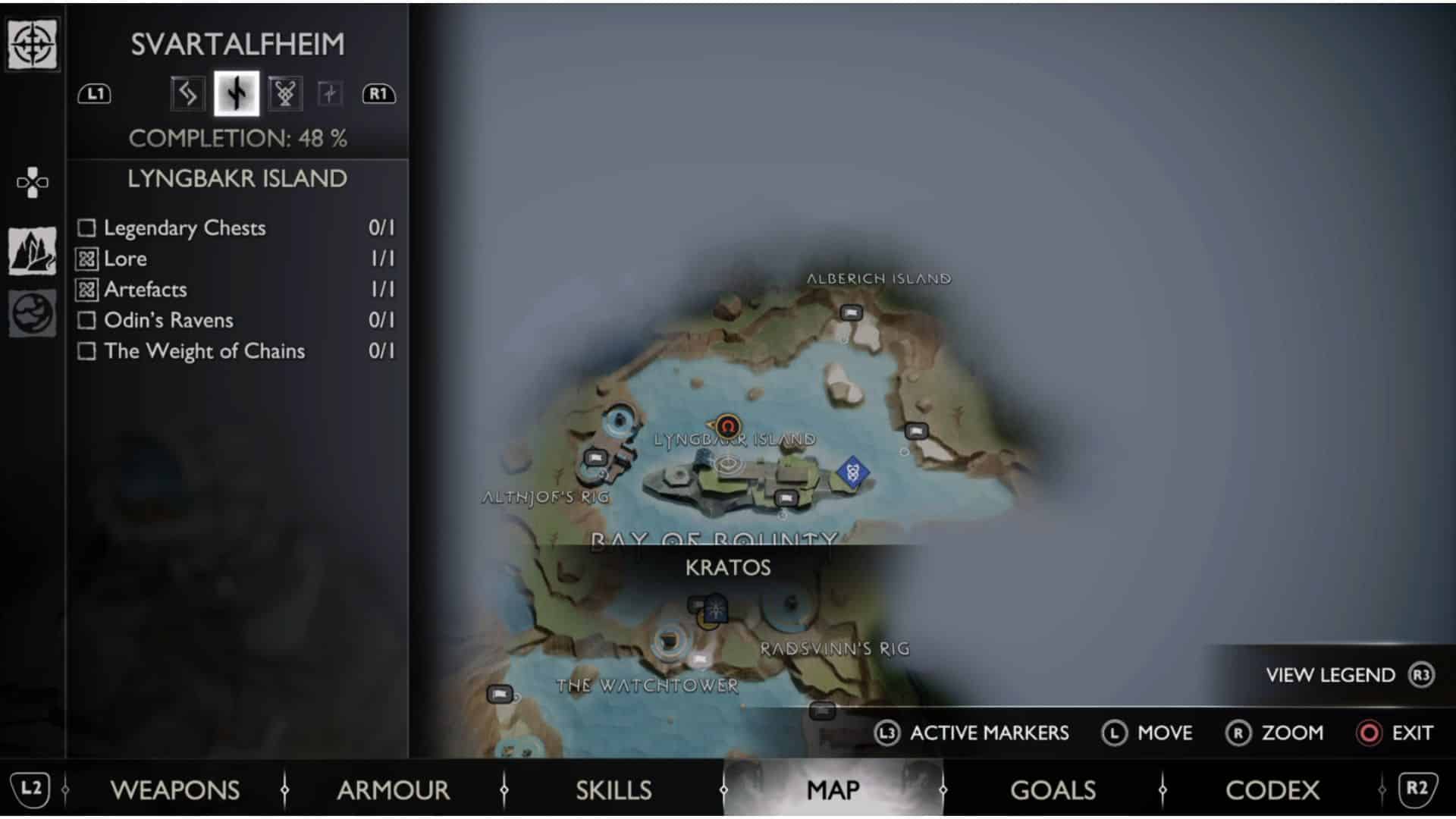Go to the Skills tab

pyautogui.click(x=613, y=790)
